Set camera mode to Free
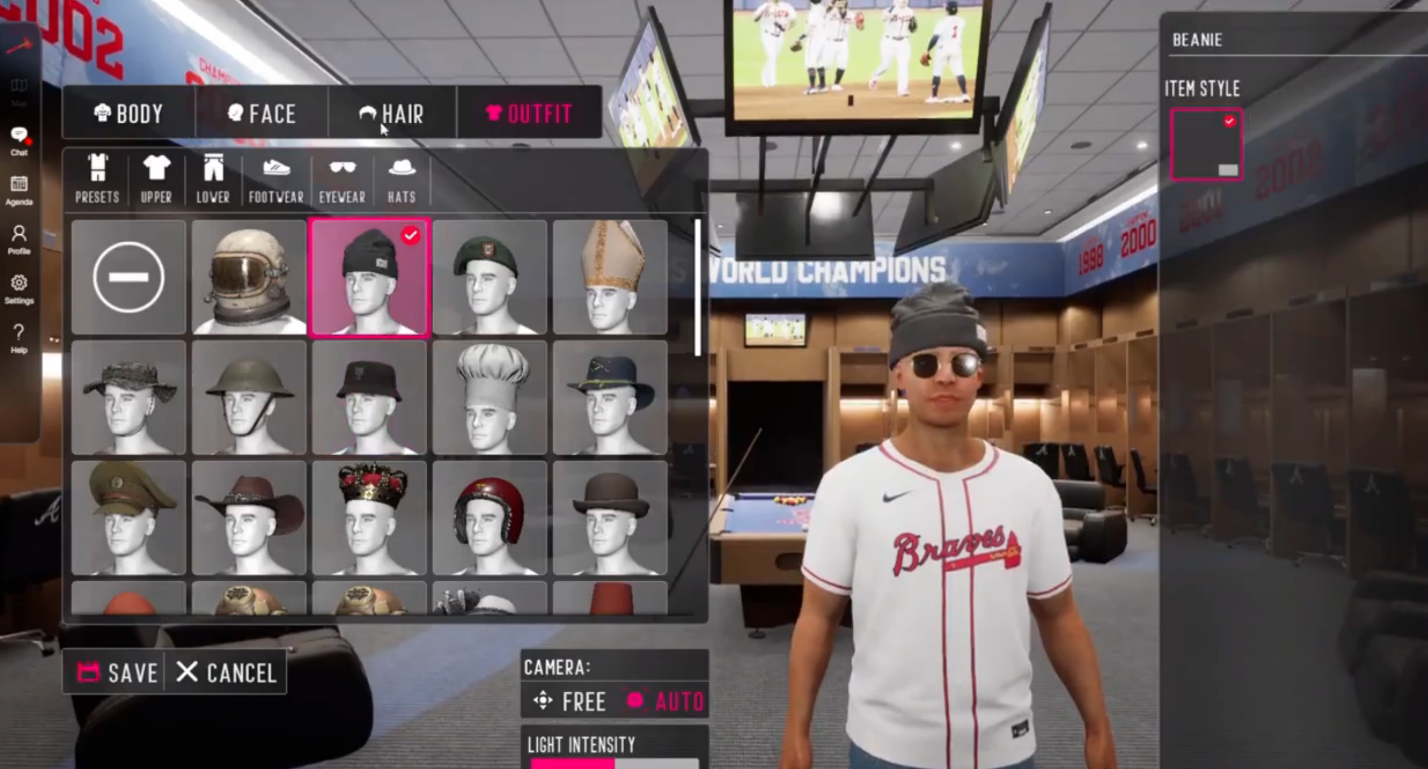 tap(570, 702)
